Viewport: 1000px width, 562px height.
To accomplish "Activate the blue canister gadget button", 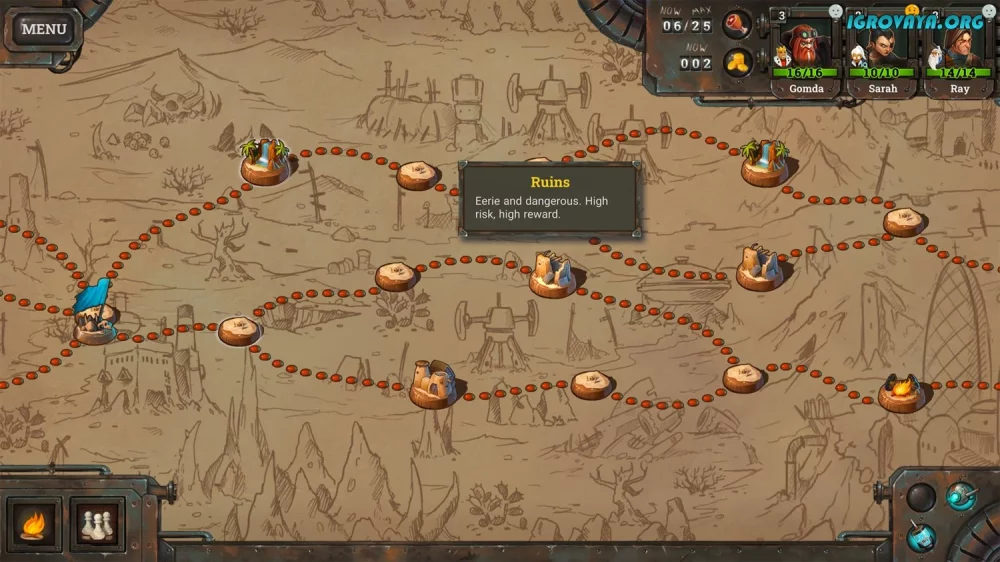I will (922, 536).
